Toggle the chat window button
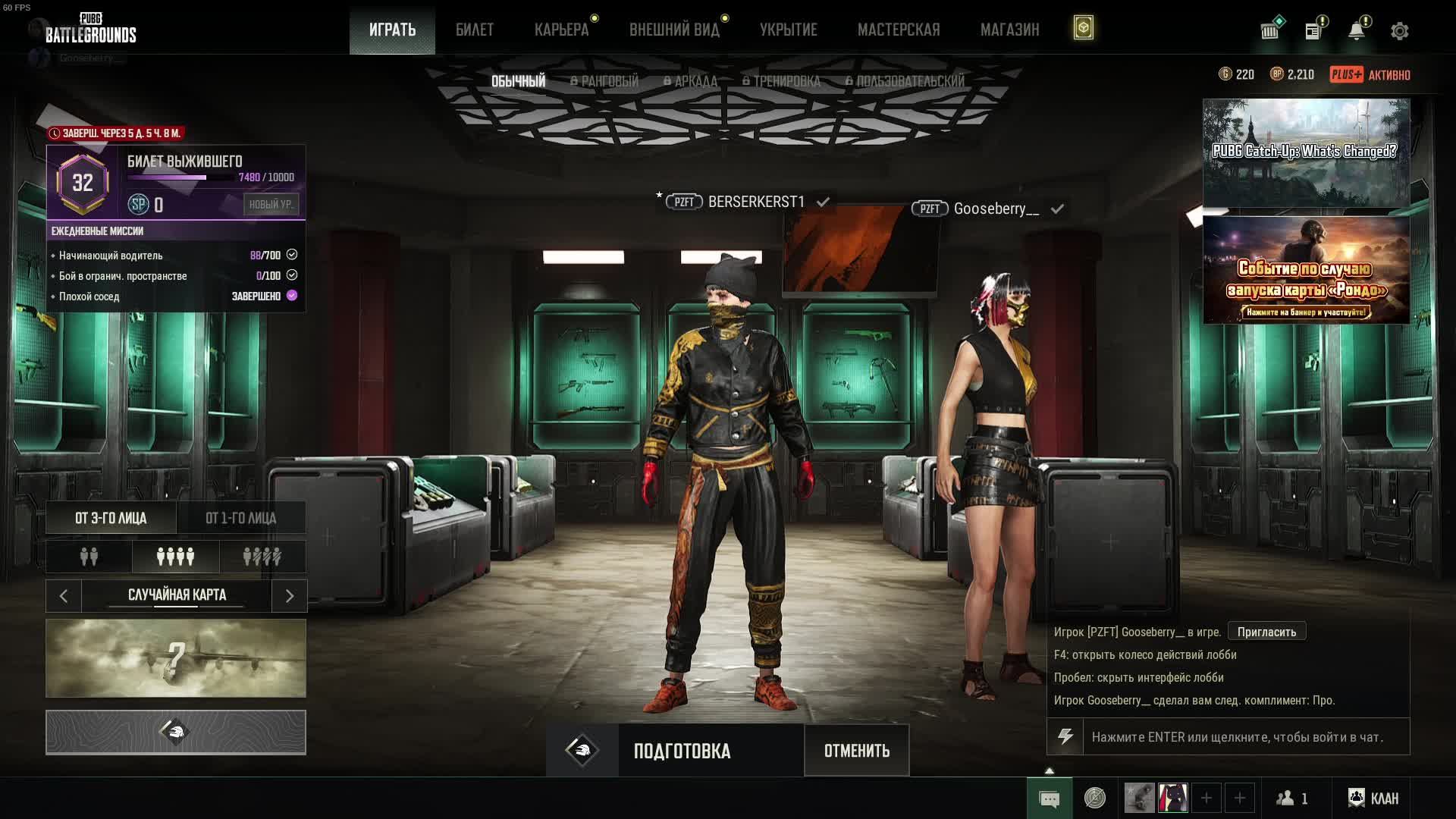Image resolution: width=1456 pixels, height=819 pixels. click(x=1050, y=799)
